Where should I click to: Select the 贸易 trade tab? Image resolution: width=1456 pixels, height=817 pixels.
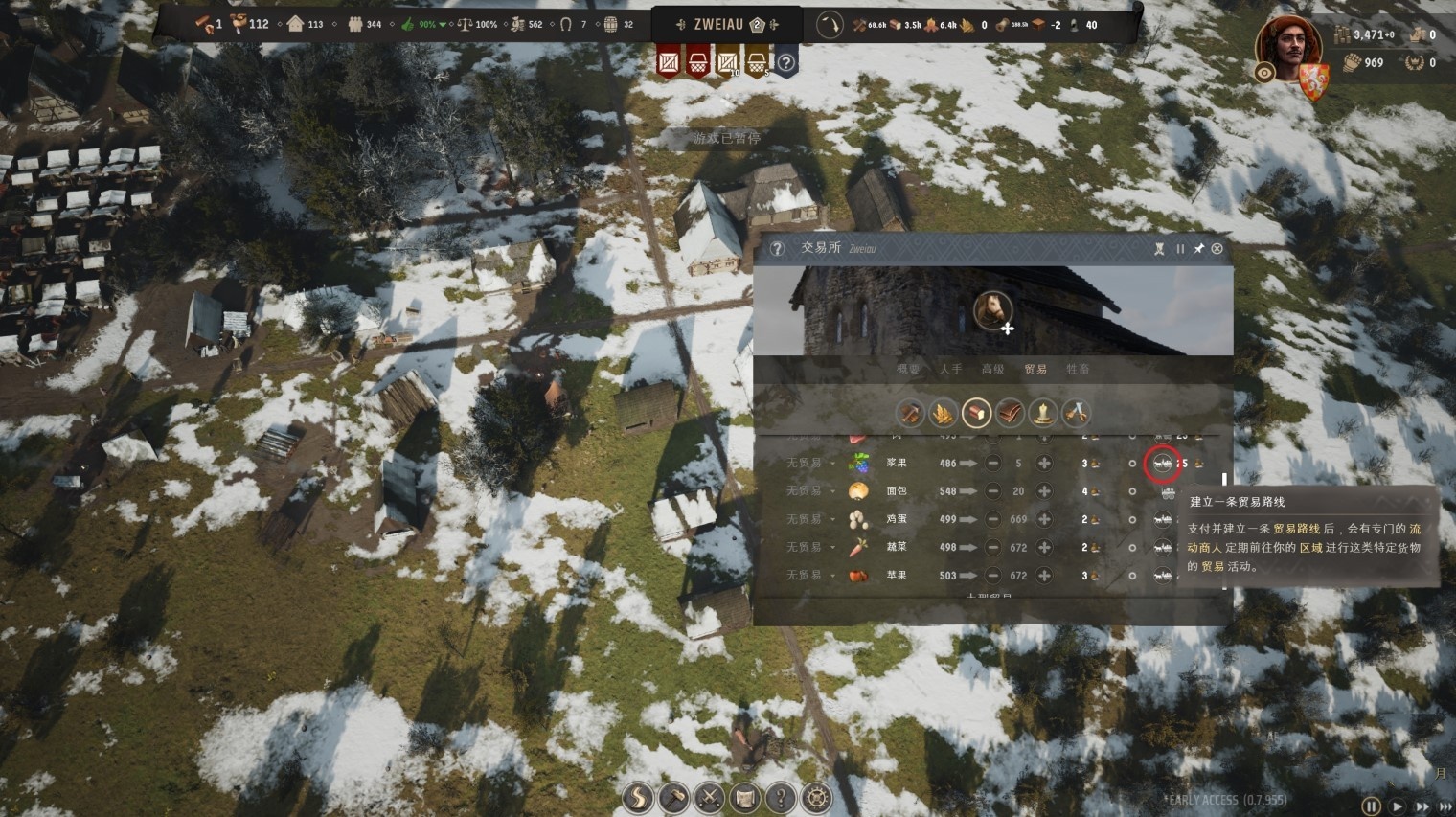click(x=1035, y=370)
